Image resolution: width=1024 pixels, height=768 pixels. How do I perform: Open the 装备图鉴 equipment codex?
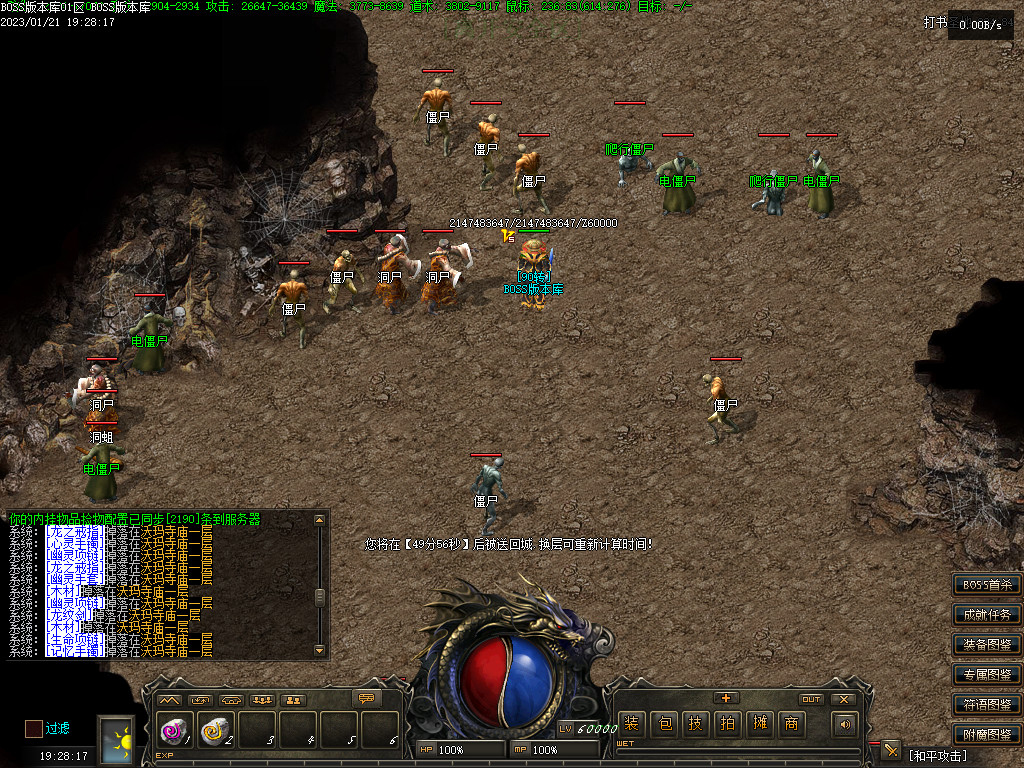[987, 645]
